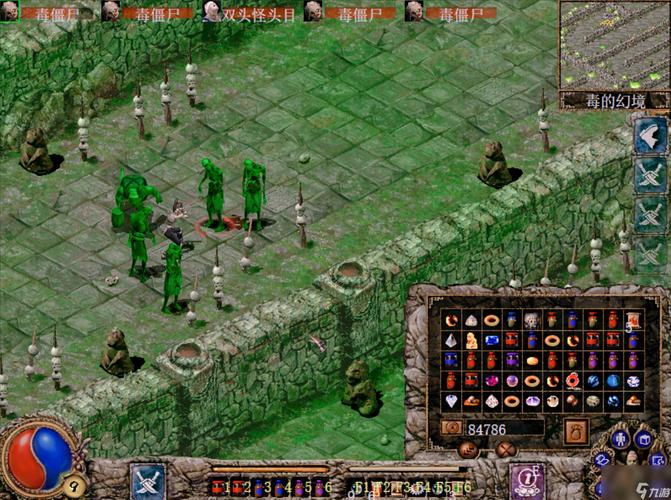This screenshot has height=500, width=671.
Task: Open the money pouch button in inventory
Action: (x=576, y=430)
